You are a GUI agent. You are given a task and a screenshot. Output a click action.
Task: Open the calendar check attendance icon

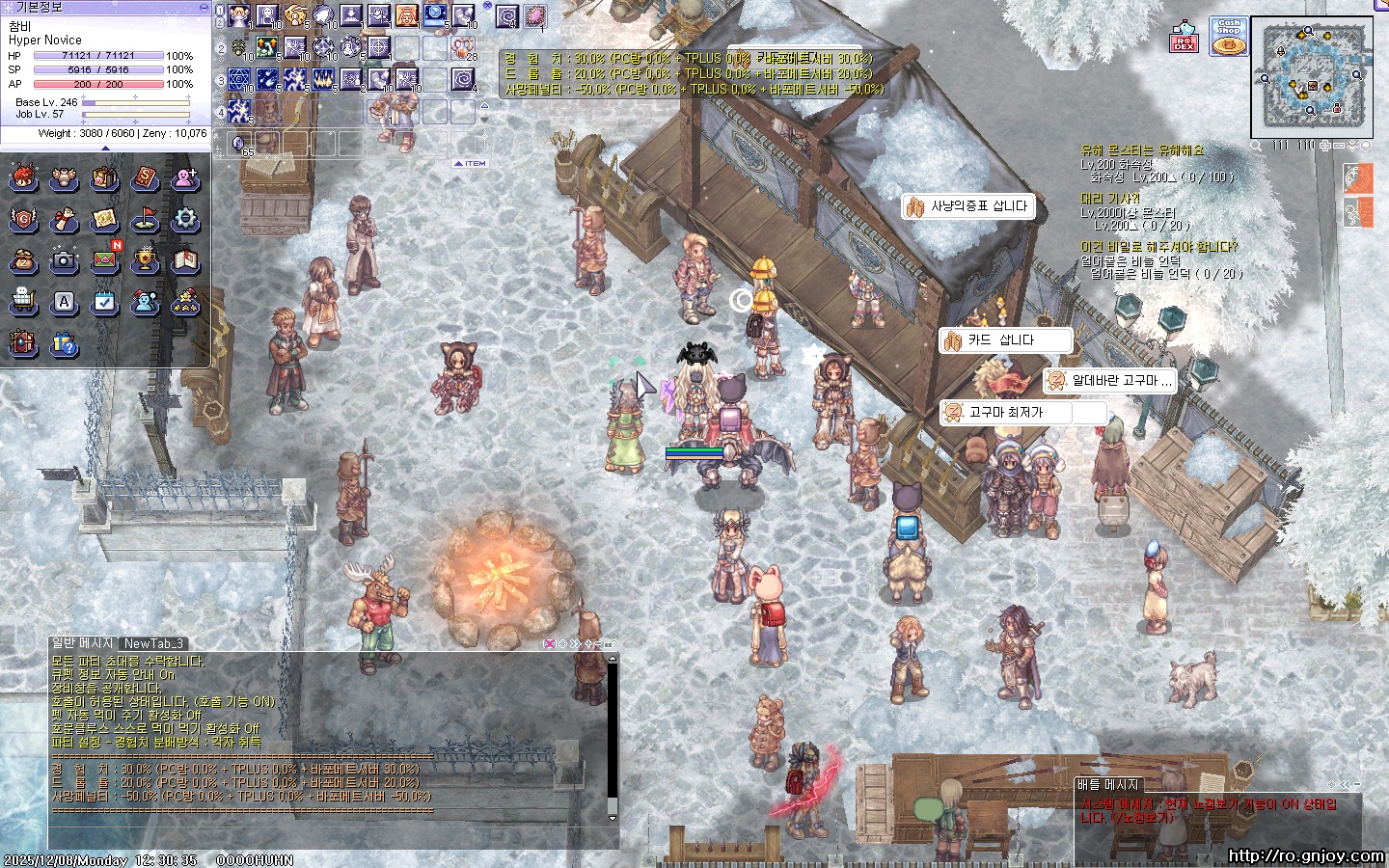pos(104,302)
